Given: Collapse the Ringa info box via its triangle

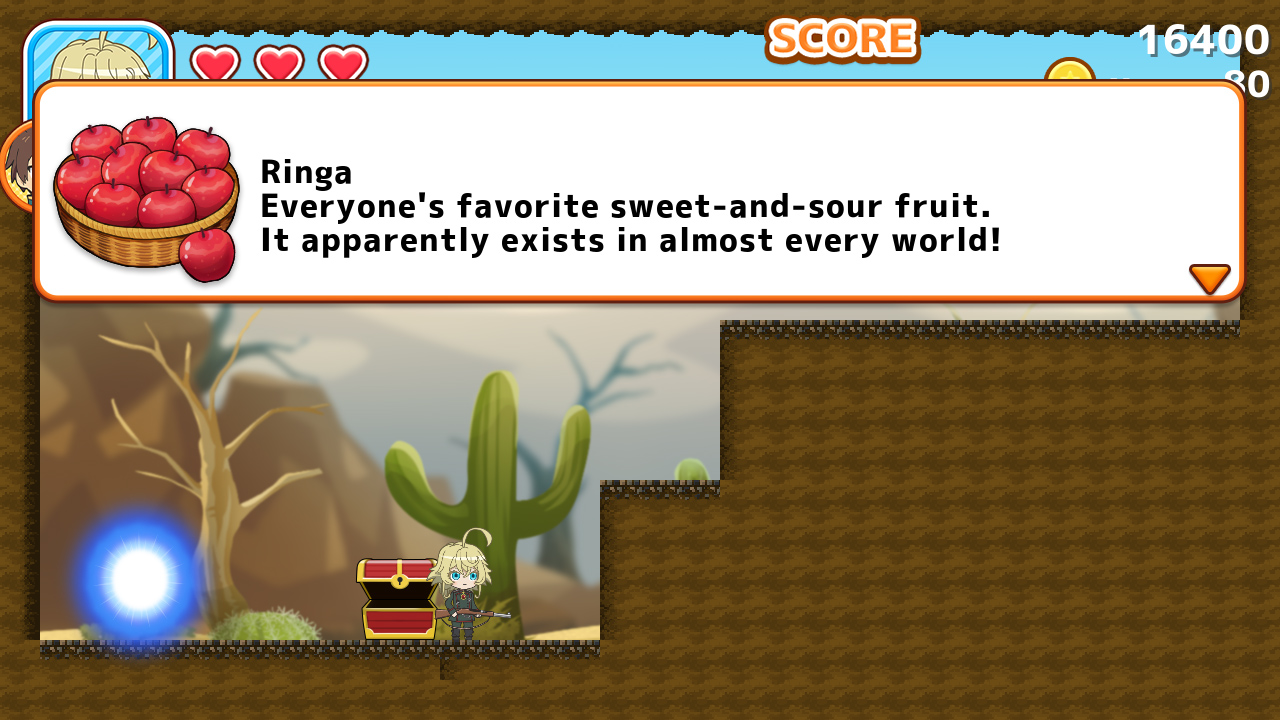Looking at the screenshot, I should click(1210, 278).
